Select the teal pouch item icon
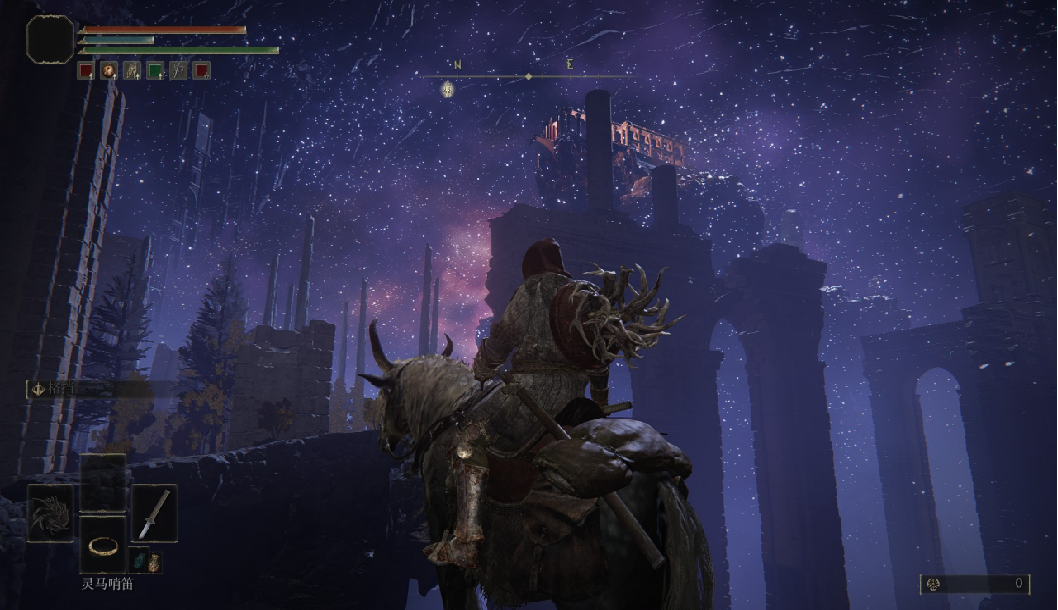 coord(138,562)
